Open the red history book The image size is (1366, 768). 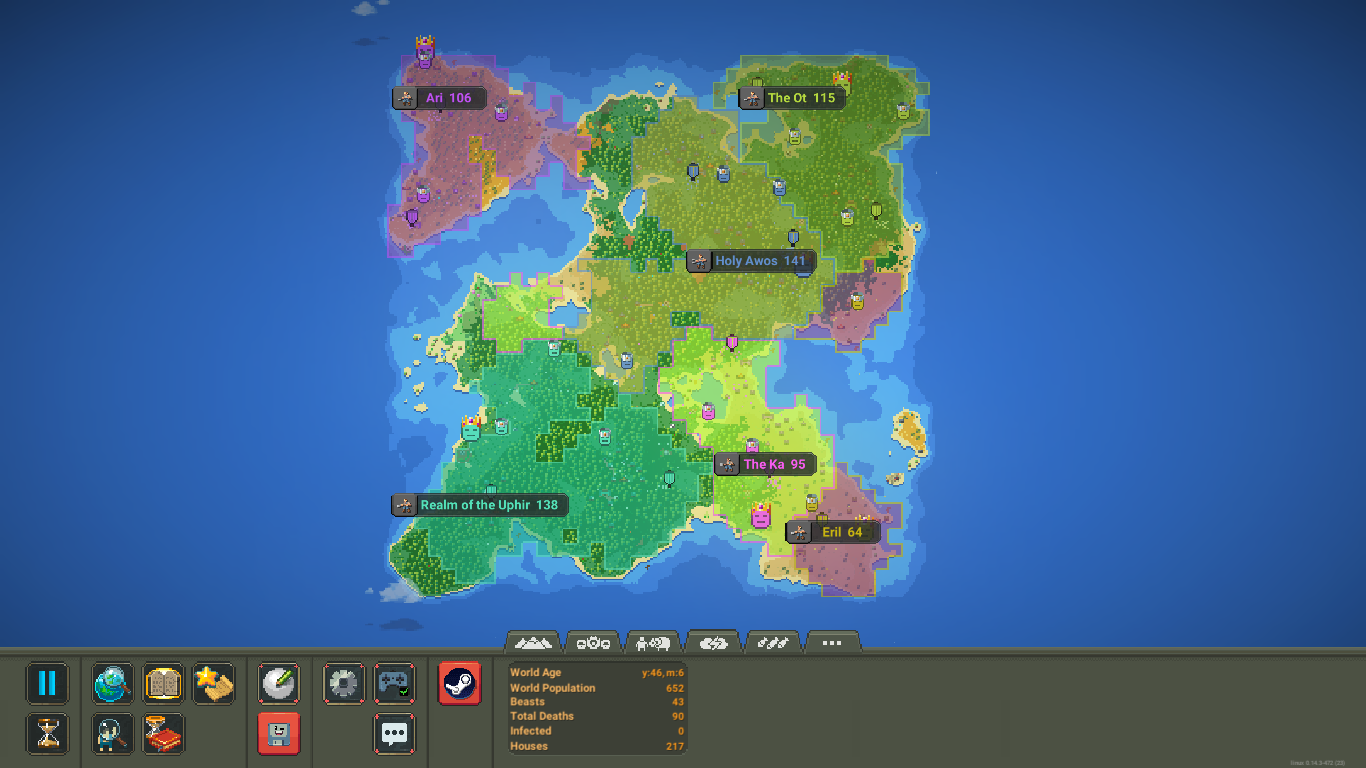(163, 734)
